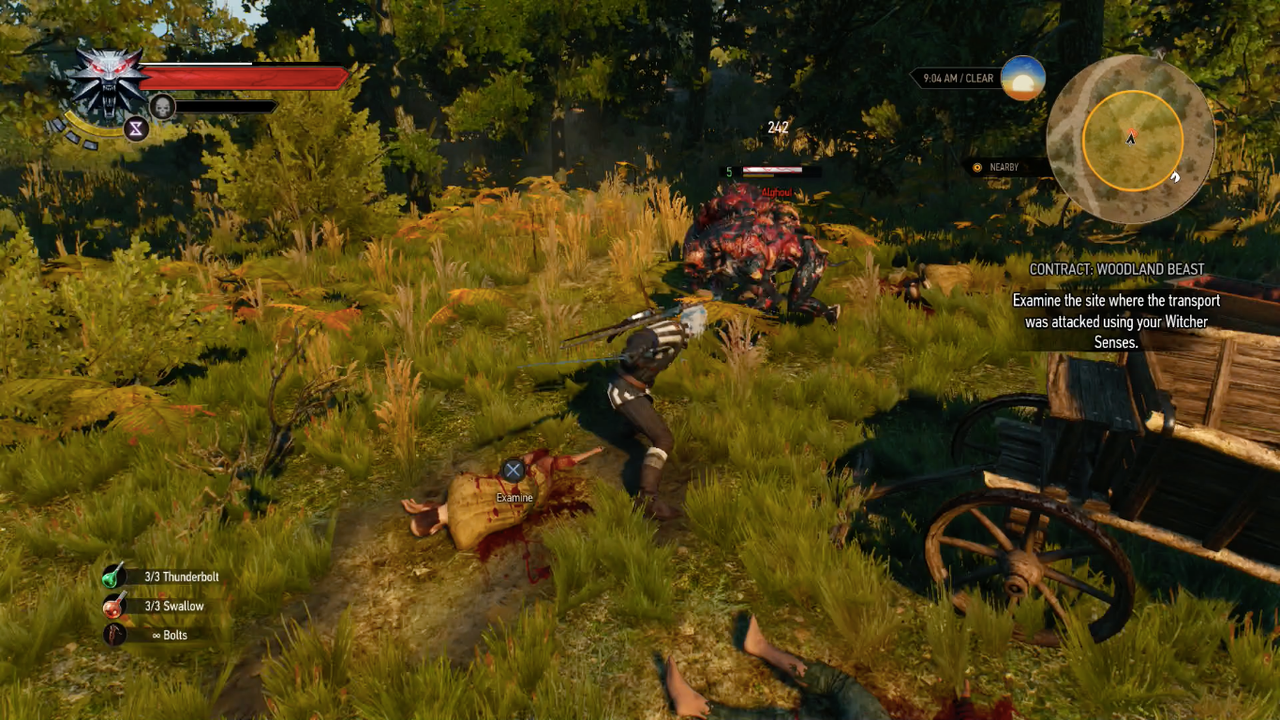Select the active Witcher sign icon
The image size is (1280, 720).
coord(137,129)
